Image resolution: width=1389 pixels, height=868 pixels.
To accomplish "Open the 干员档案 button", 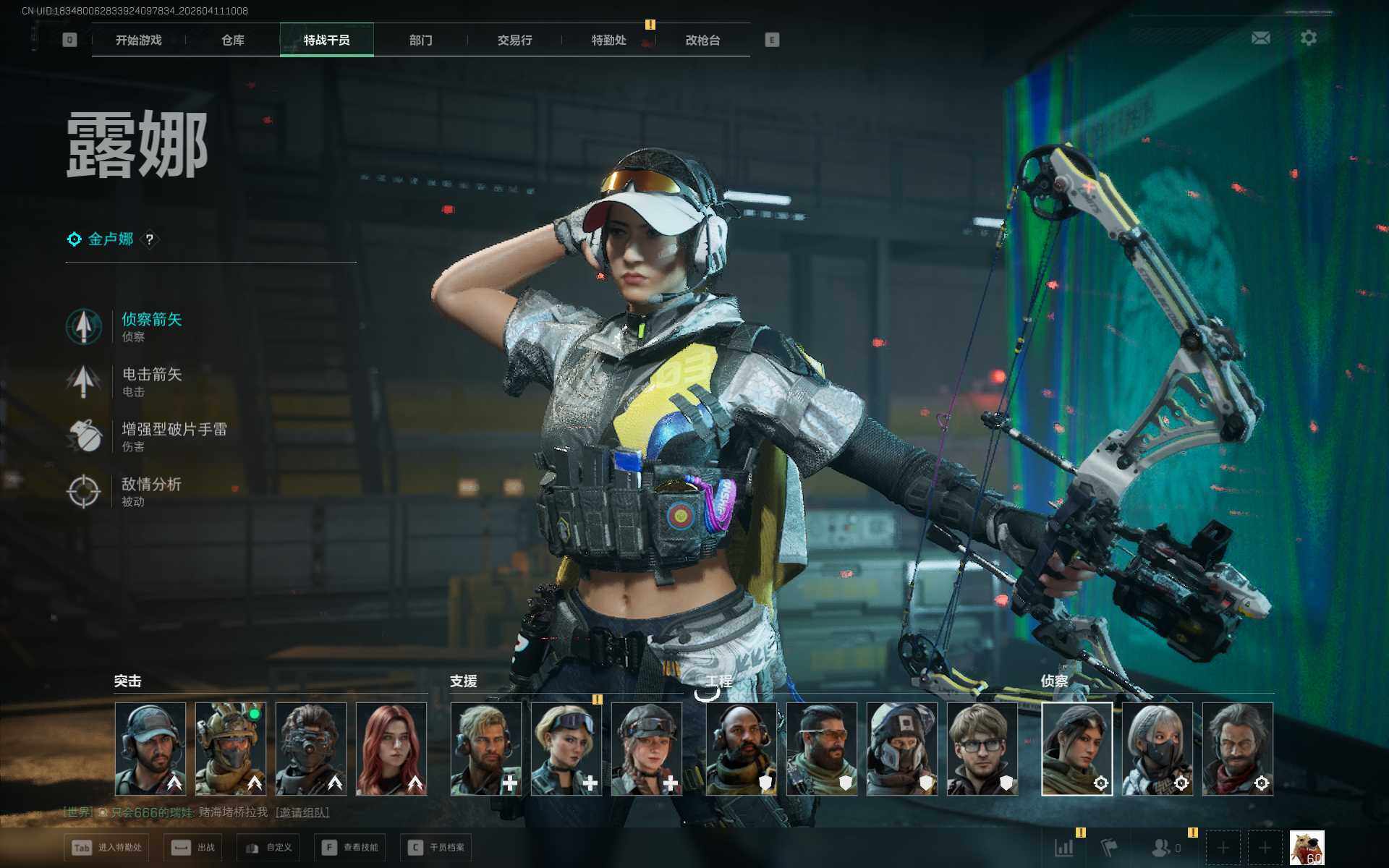I will pos(436,847).
